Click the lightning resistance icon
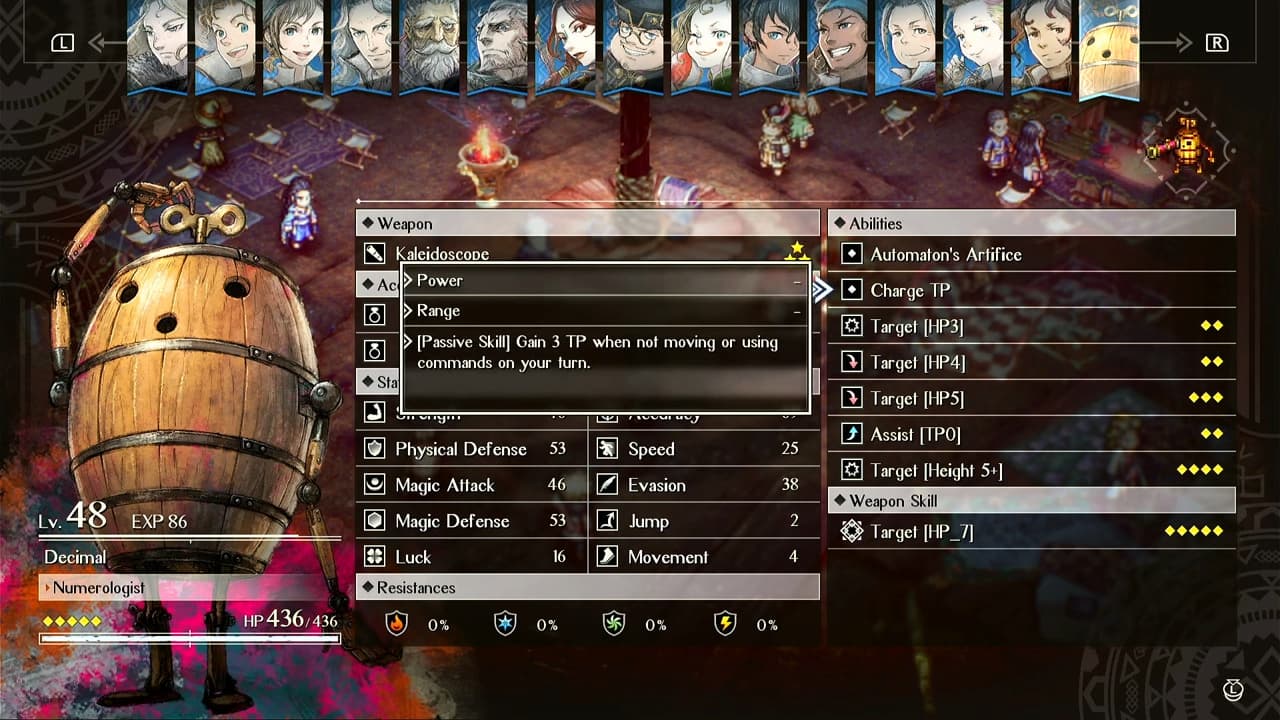The image size is (1280, 720). click(724, 624)
